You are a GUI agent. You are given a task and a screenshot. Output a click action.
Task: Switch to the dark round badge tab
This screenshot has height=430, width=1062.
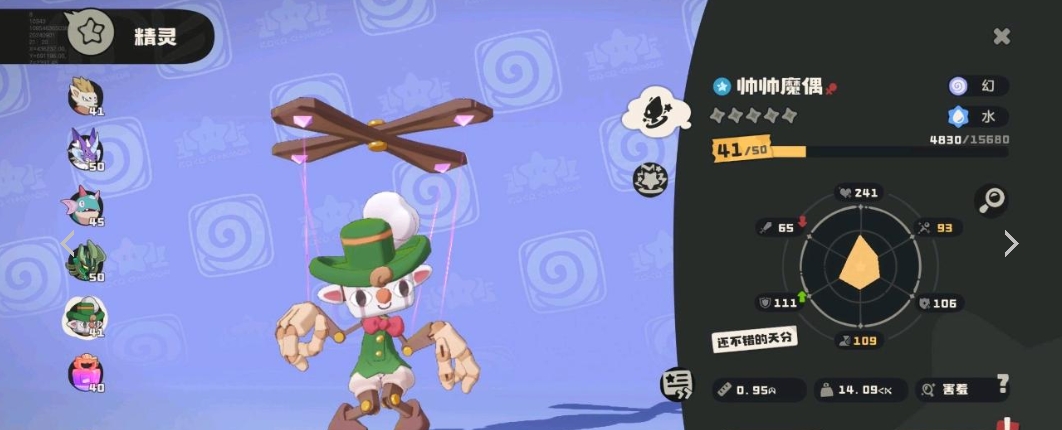651,179
